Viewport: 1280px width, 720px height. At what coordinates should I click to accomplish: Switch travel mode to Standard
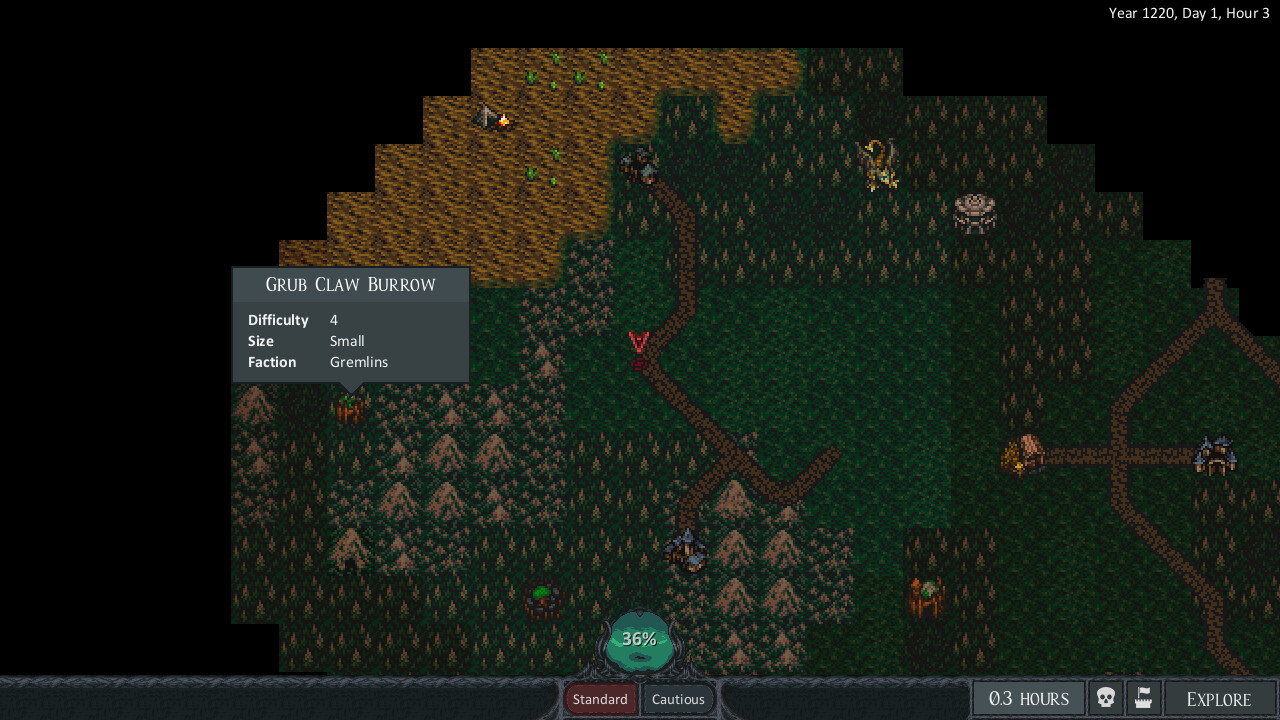click(x=600, y=699)
